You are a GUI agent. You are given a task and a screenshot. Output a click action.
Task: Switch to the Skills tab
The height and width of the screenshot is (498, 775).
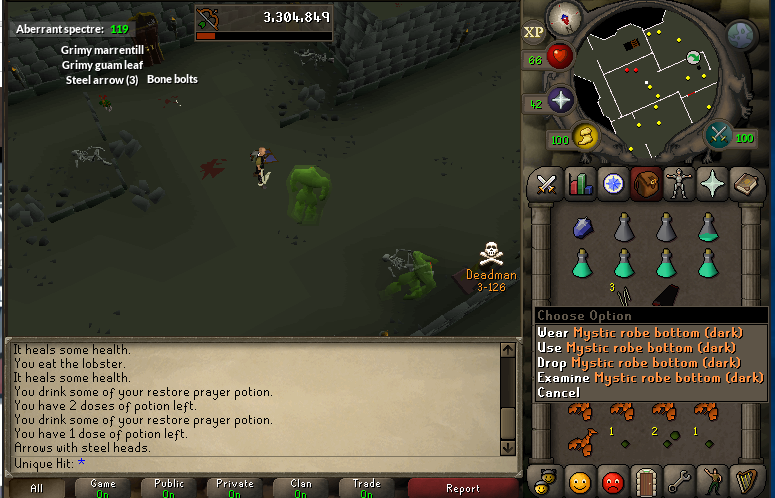580,184
